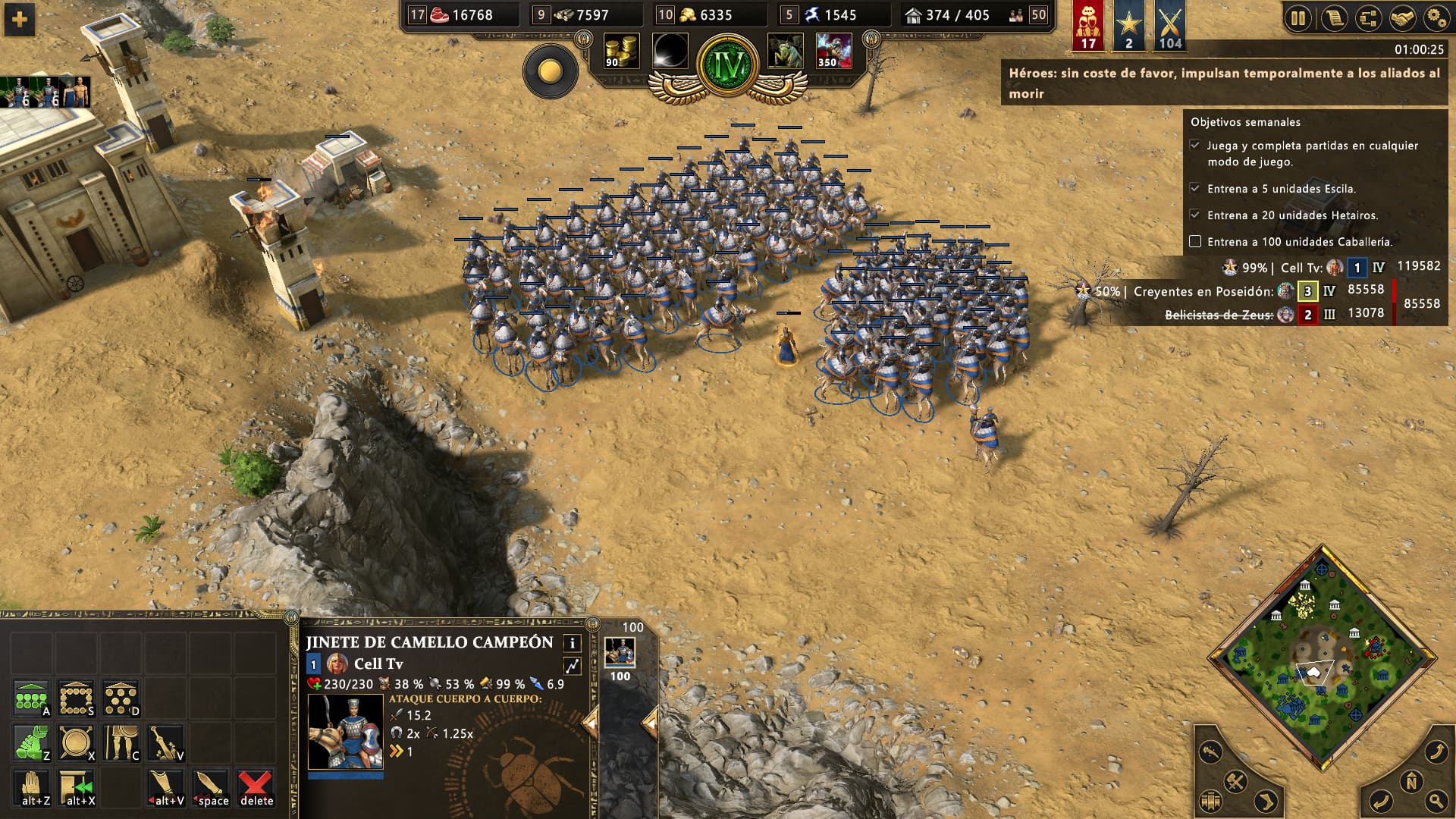Cast the gold coins god power
The width and height of the screenshot is (1456, 819).
(621, 52)
